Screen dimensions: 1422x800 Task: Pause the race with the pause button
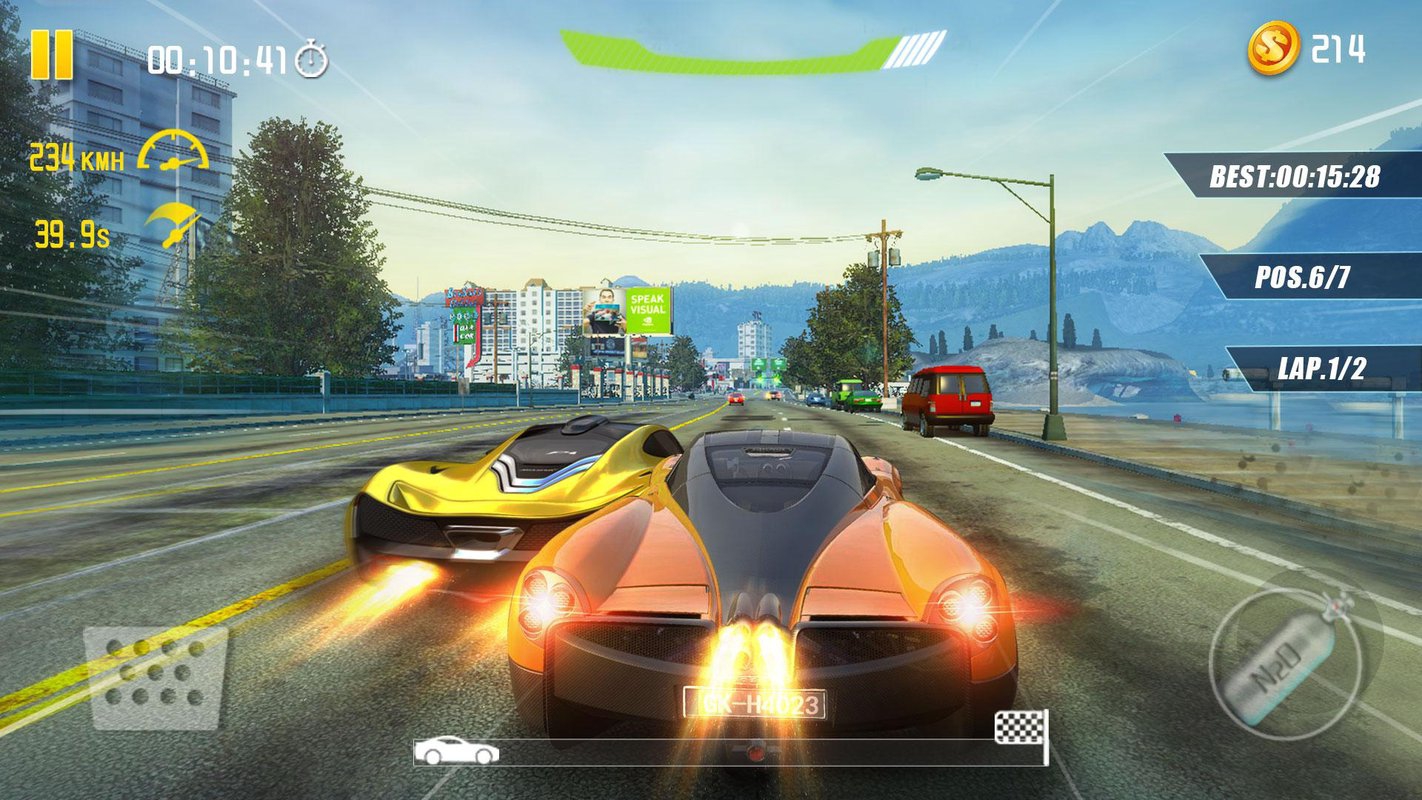pyautogui.click(x=51, y=55)
